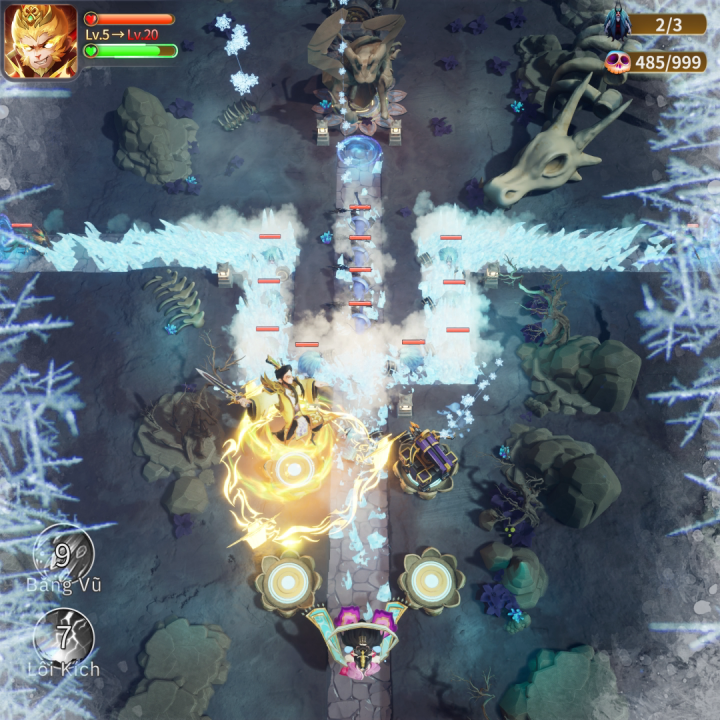Cast the Lôi Kích lightning skill
Image resolution: width=720 pixels, height=720 pixels.
click(x=63, y=636)
